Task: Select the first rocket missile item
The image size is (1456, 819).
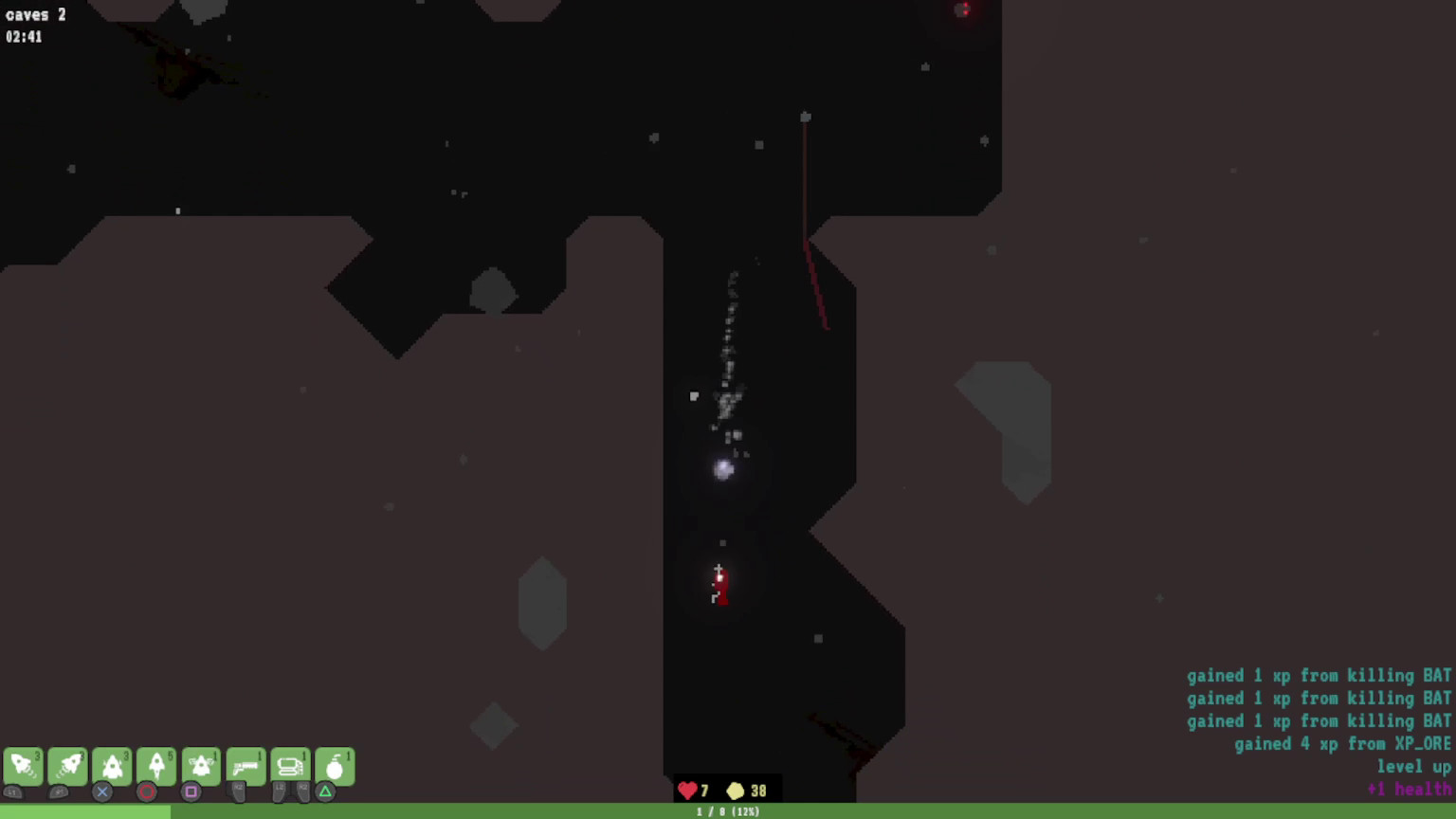Action: pyautogui.click(x=24, y=766)
